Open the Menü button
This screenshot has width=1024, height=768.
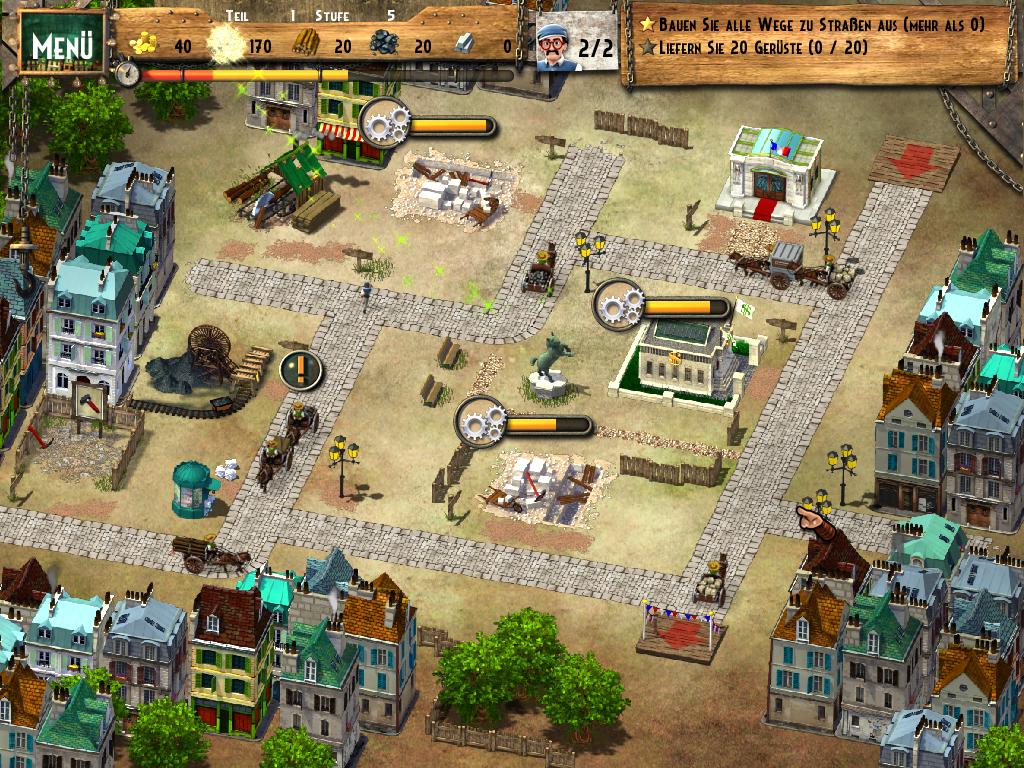coord(62,44)
